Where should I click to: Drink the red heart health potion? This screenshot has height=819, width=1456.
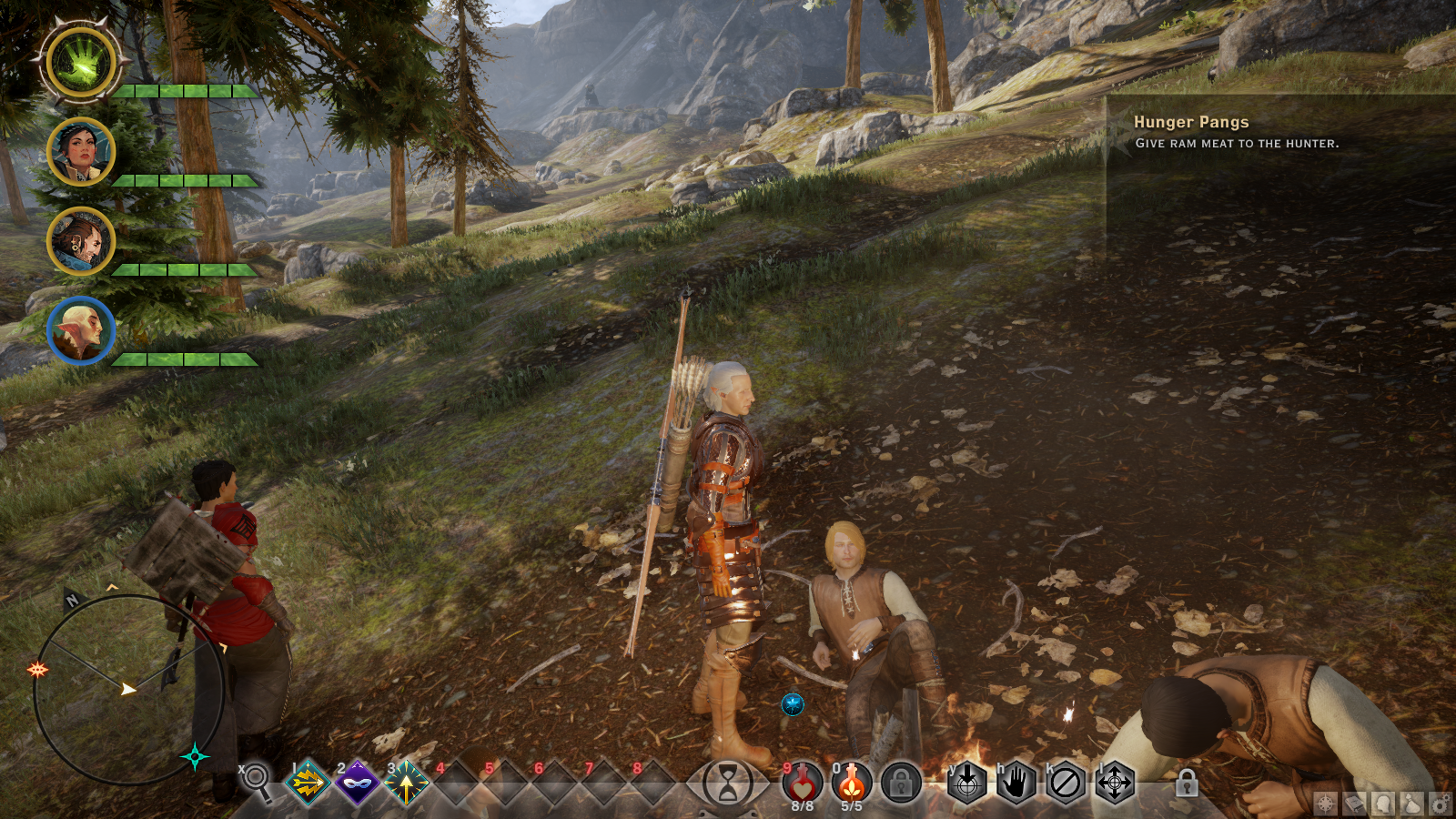pyautogui.click(x=802, y=783)
